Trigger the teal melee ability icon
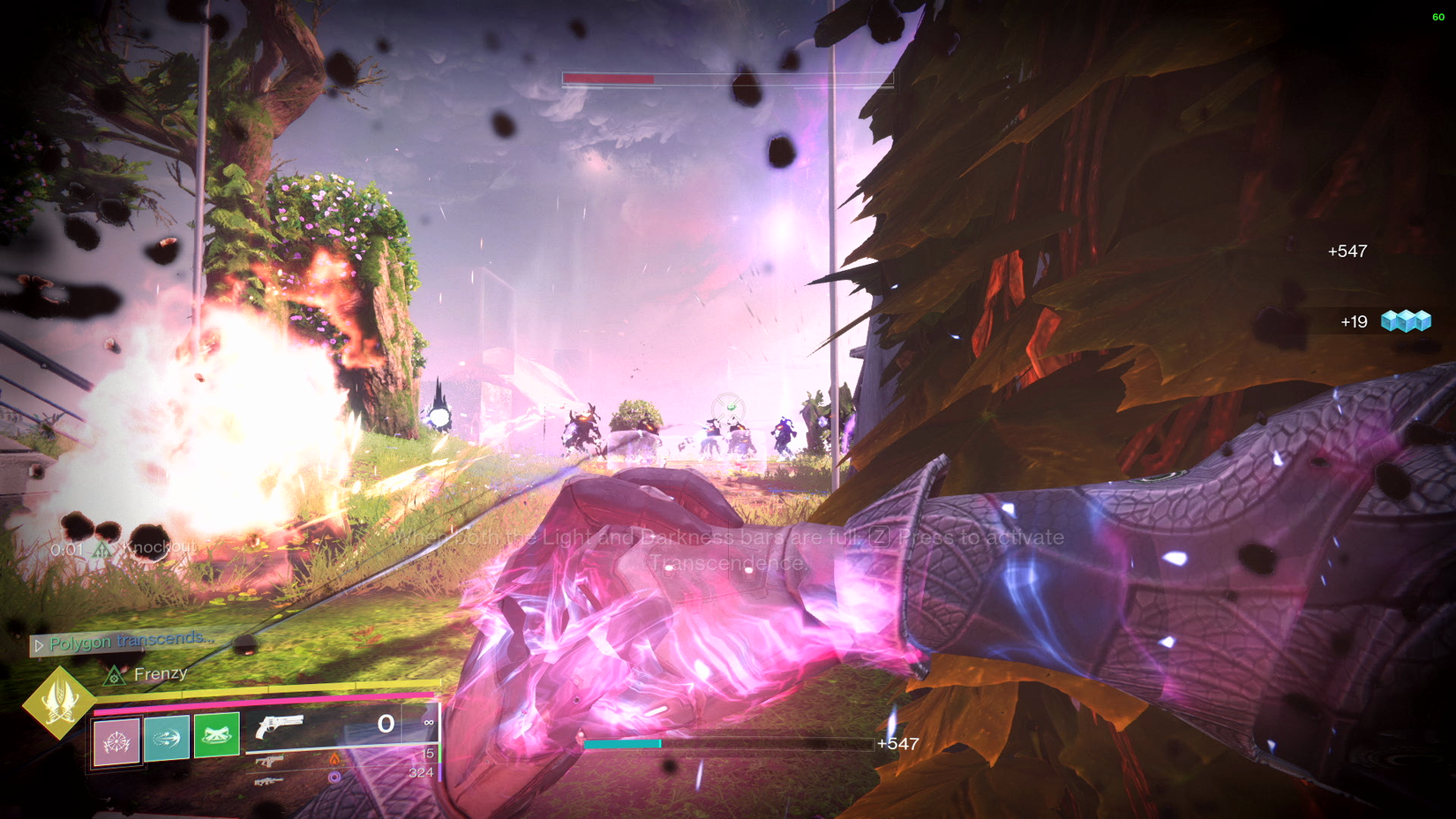The width and height of the screenshot is (1456, 819). [x=167, y=737]
